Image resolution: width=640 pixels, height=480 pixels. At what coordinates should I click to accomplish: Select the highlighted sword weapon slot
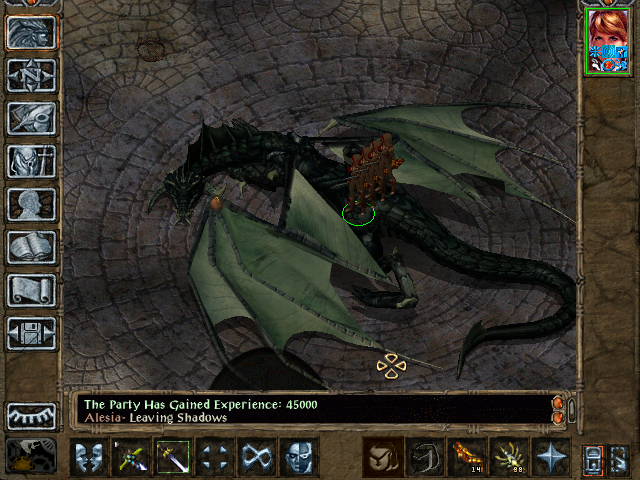coord(172,457)
